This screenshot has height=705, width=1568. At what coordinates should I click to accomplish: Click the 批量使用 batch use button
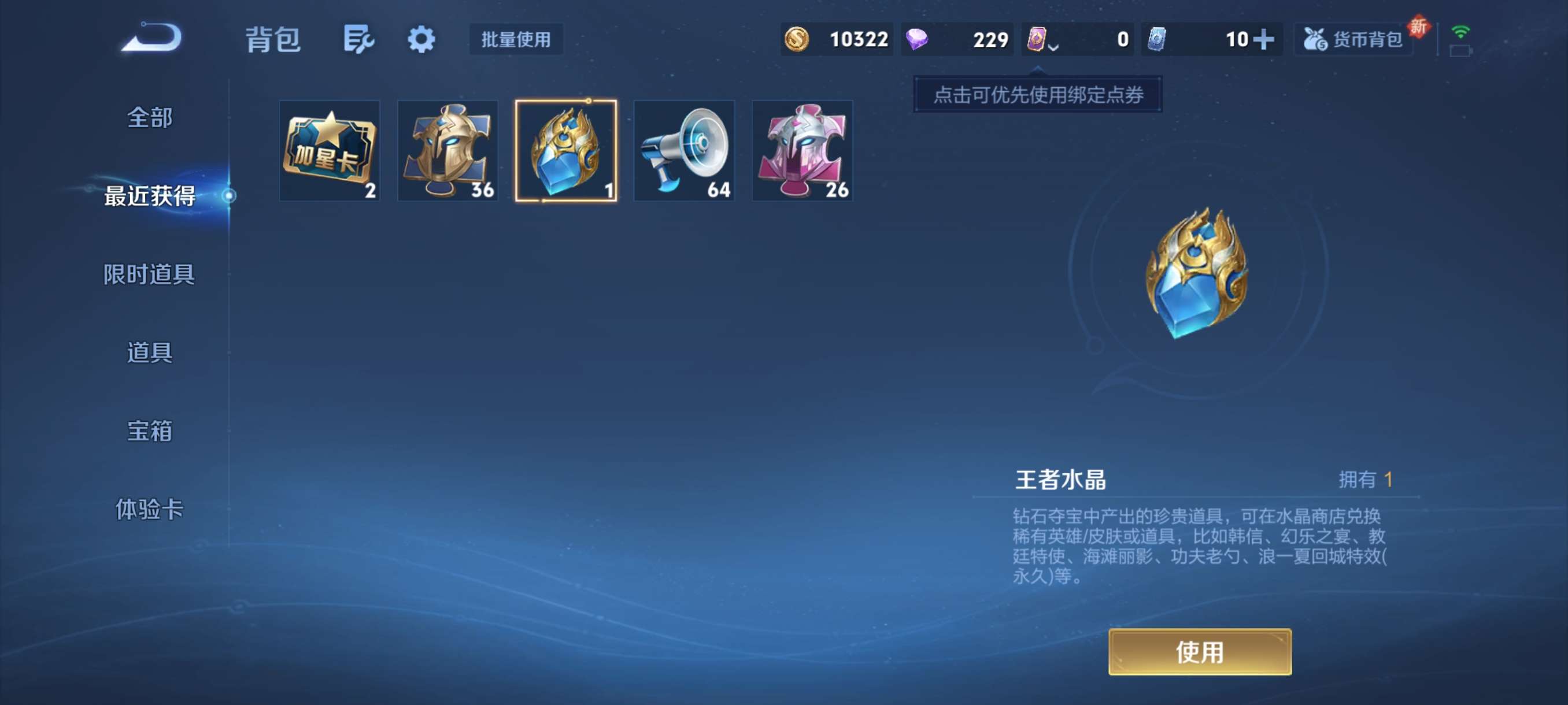pos(516,40)
